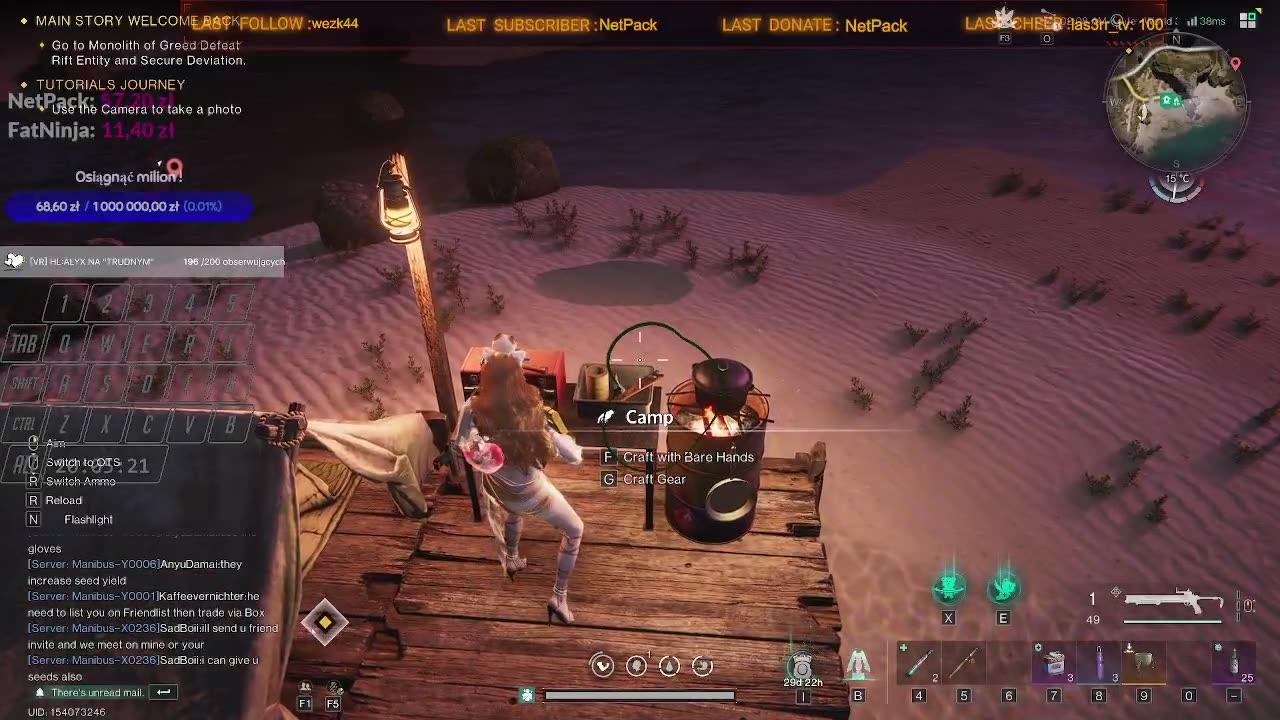Click the bottle item in hotbar slot minus

tap(1233, 662)
